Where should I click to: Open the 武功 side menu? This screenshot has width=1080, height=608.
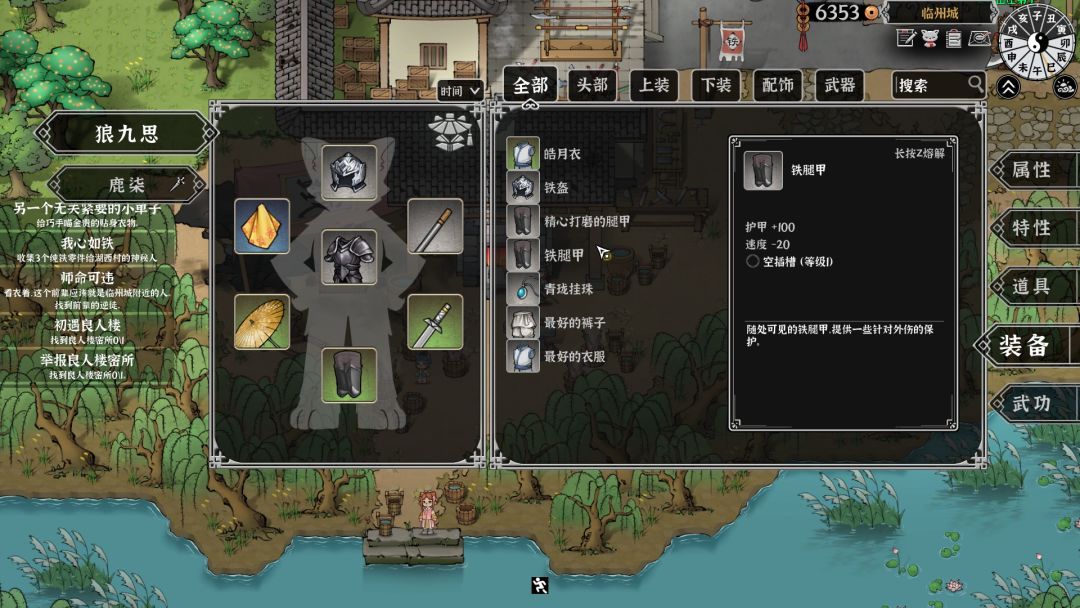point(1032,403)
